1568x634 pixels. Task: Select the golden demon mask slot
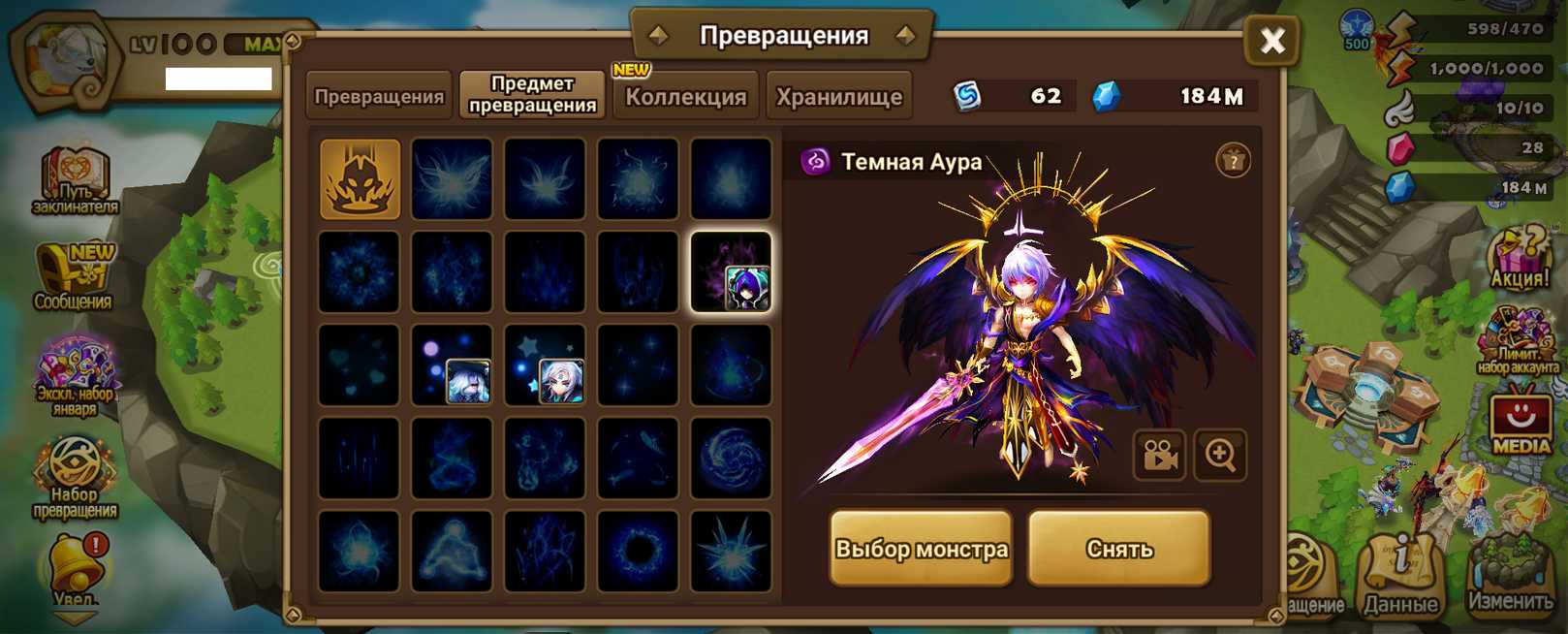pos(360,179)
